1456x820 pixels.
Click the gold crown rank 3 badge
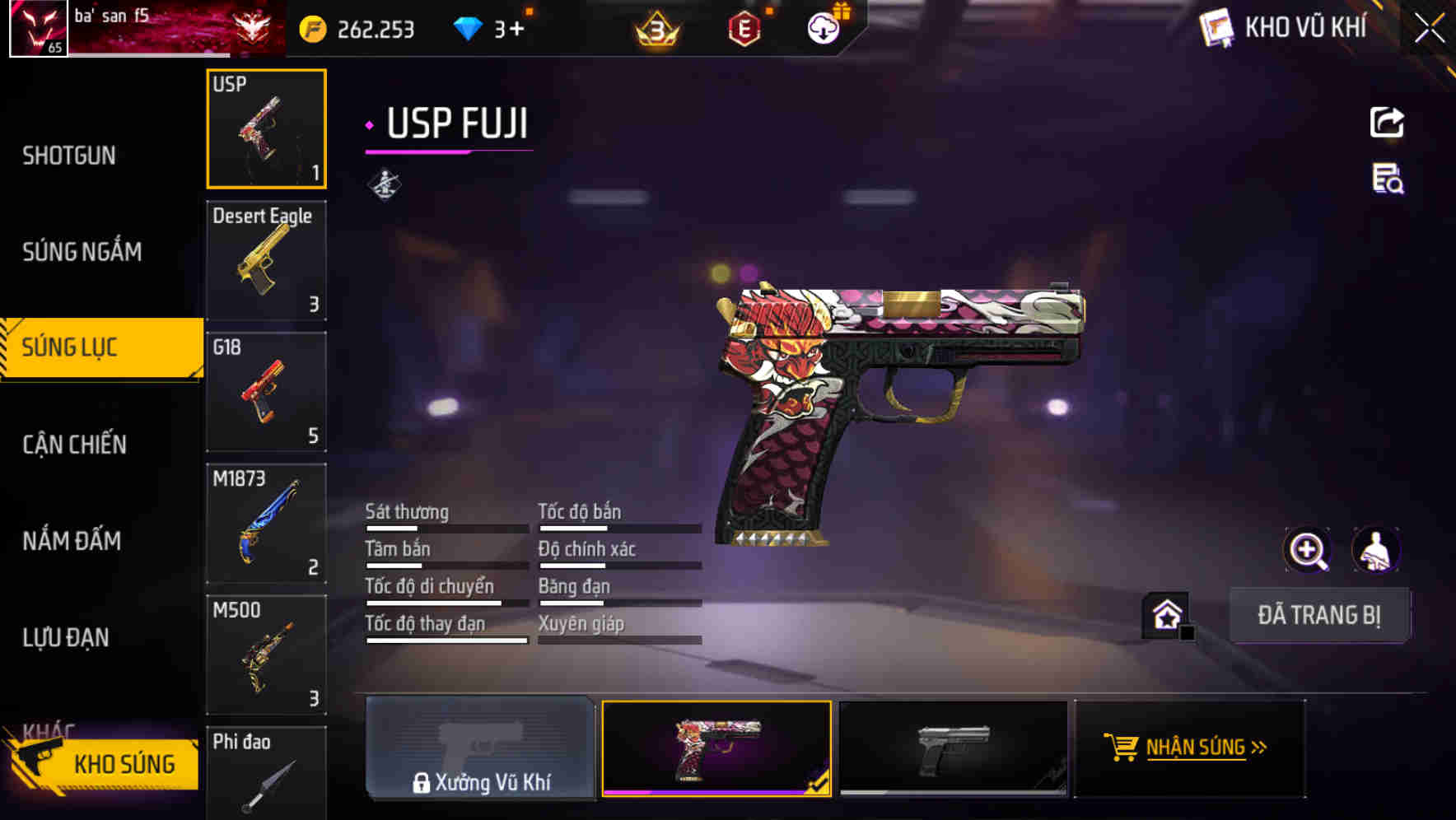pos(655,27)
